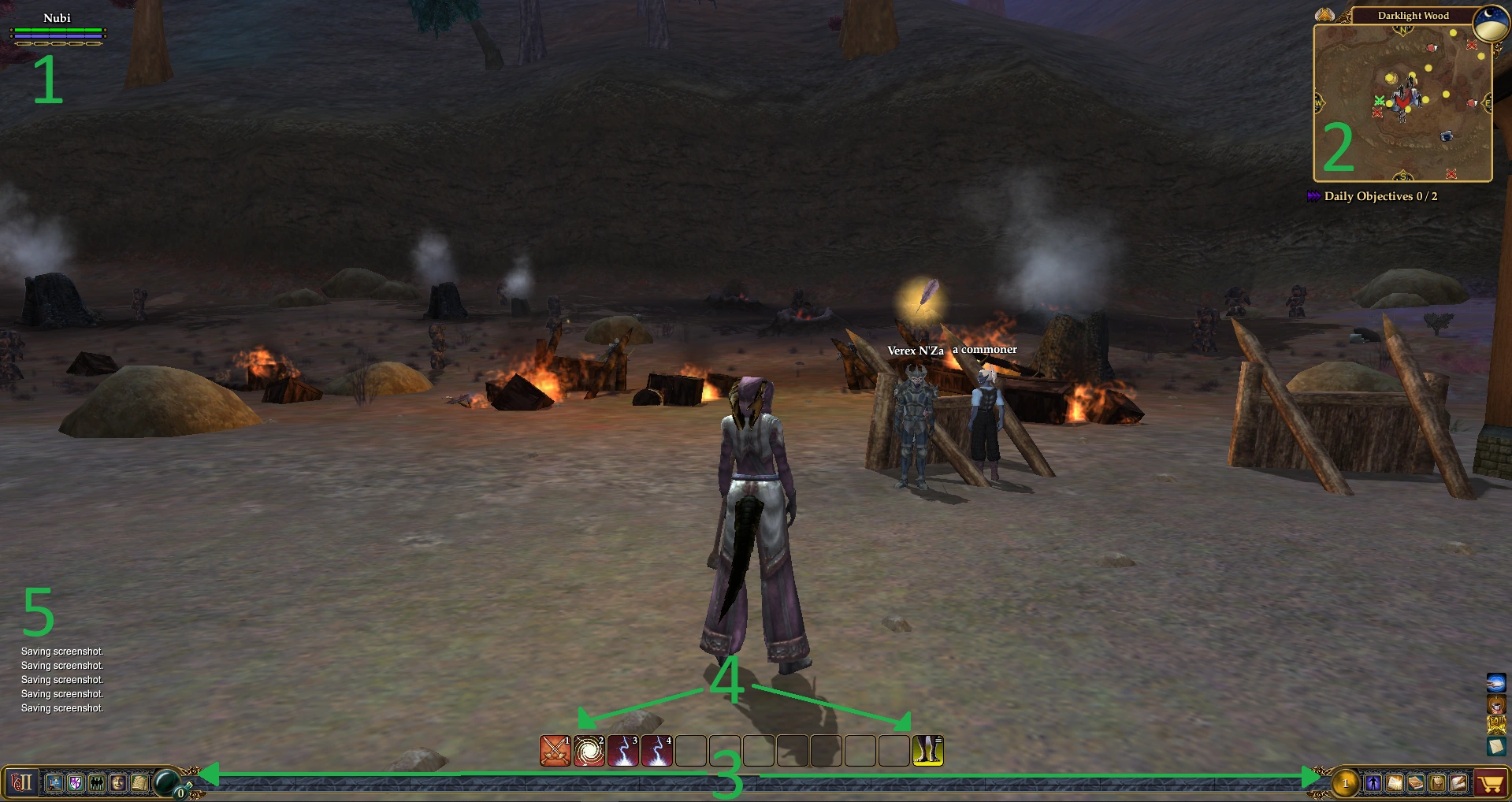Open the glowing knowledge book icon
The width and height of the screenshot is (1512, 802).
[x=1394, y=783]
